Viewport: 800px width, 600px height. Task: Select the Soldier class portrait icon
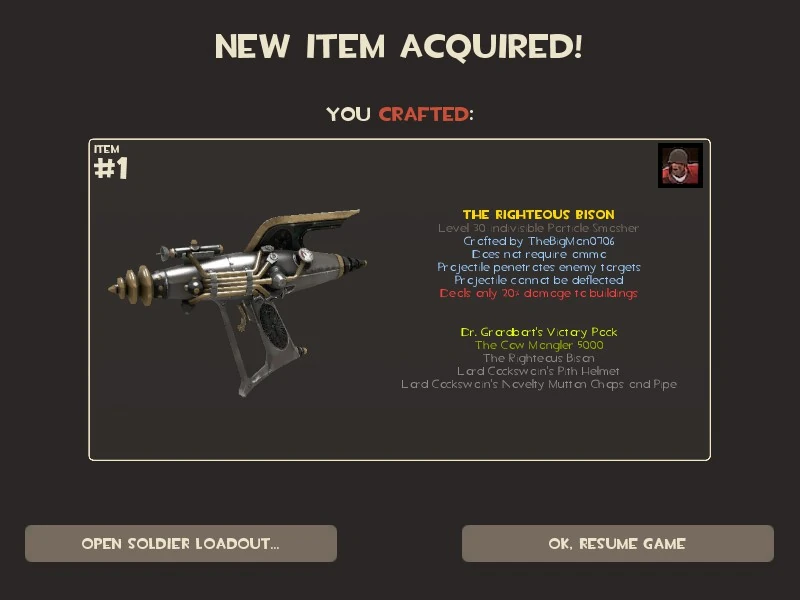click(x=680, y=166)
